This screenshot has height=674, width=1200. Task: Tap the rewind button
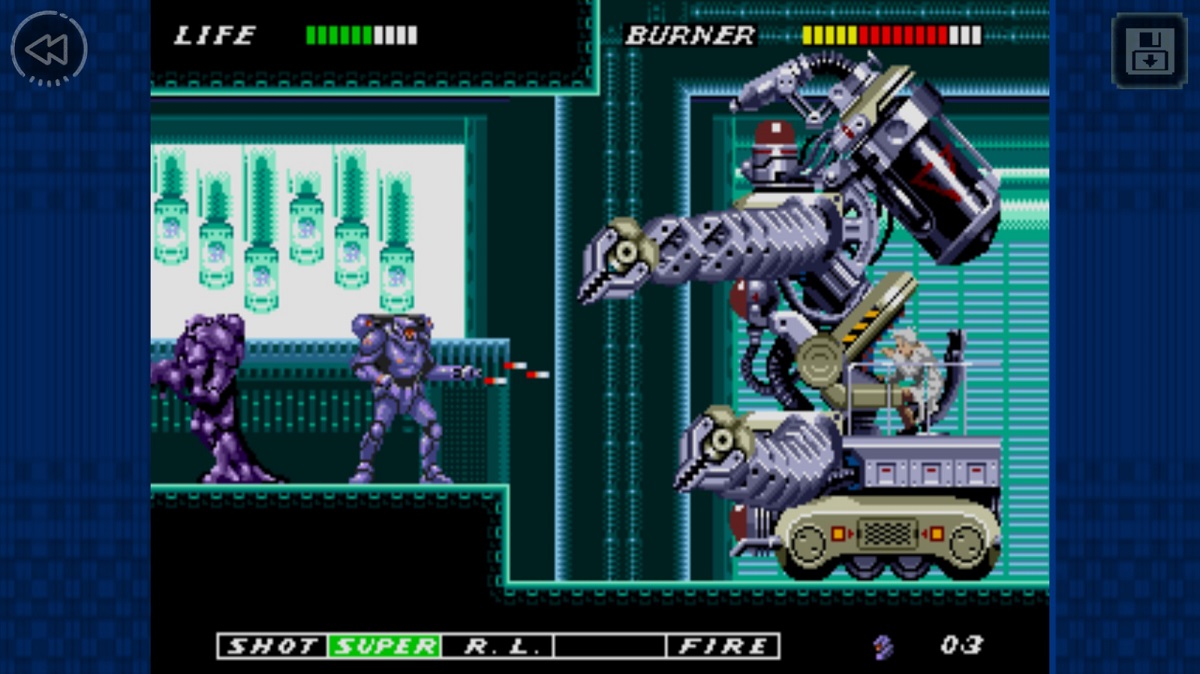[x=49, y=49]
